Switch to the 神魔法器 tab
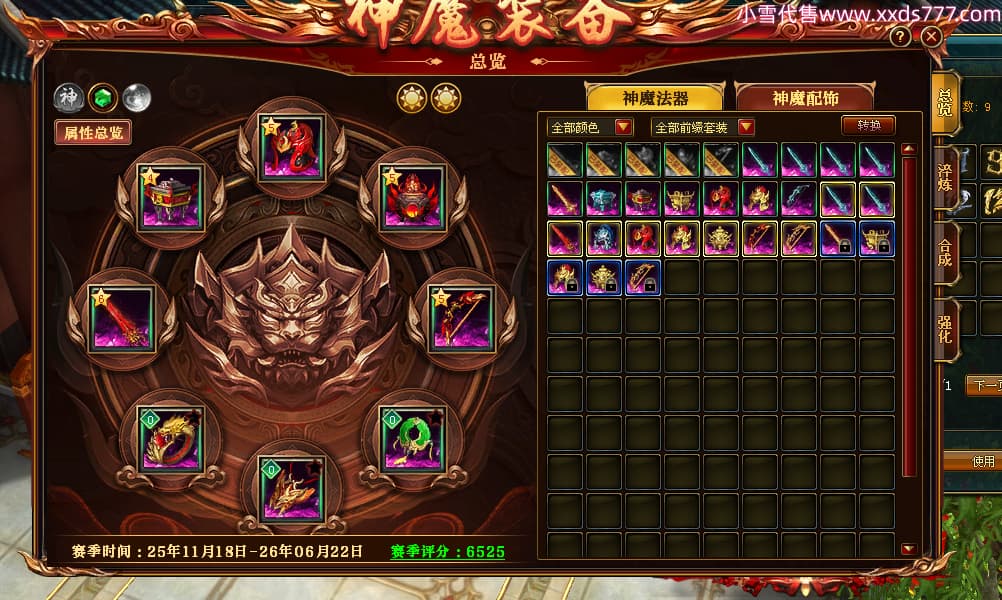1002x600 pixels. pyautogui.click(x=655, y=98)
